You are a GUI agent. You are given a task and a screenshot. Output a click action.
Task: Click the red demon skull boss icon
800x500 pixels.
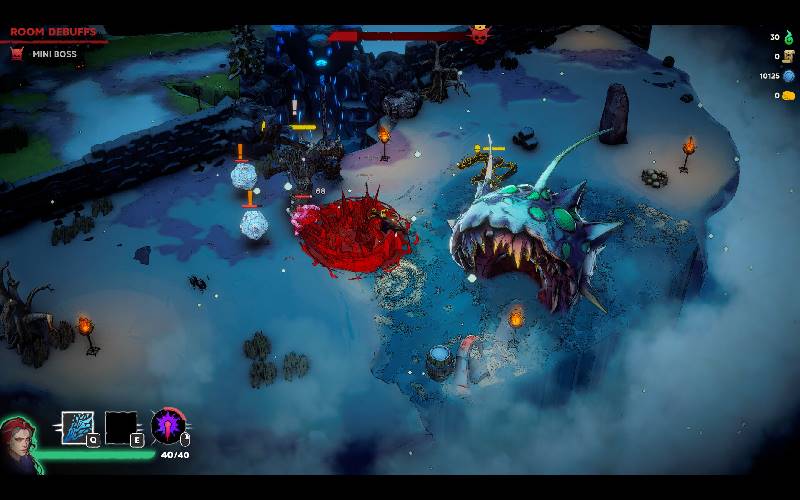tap(480, 35)
